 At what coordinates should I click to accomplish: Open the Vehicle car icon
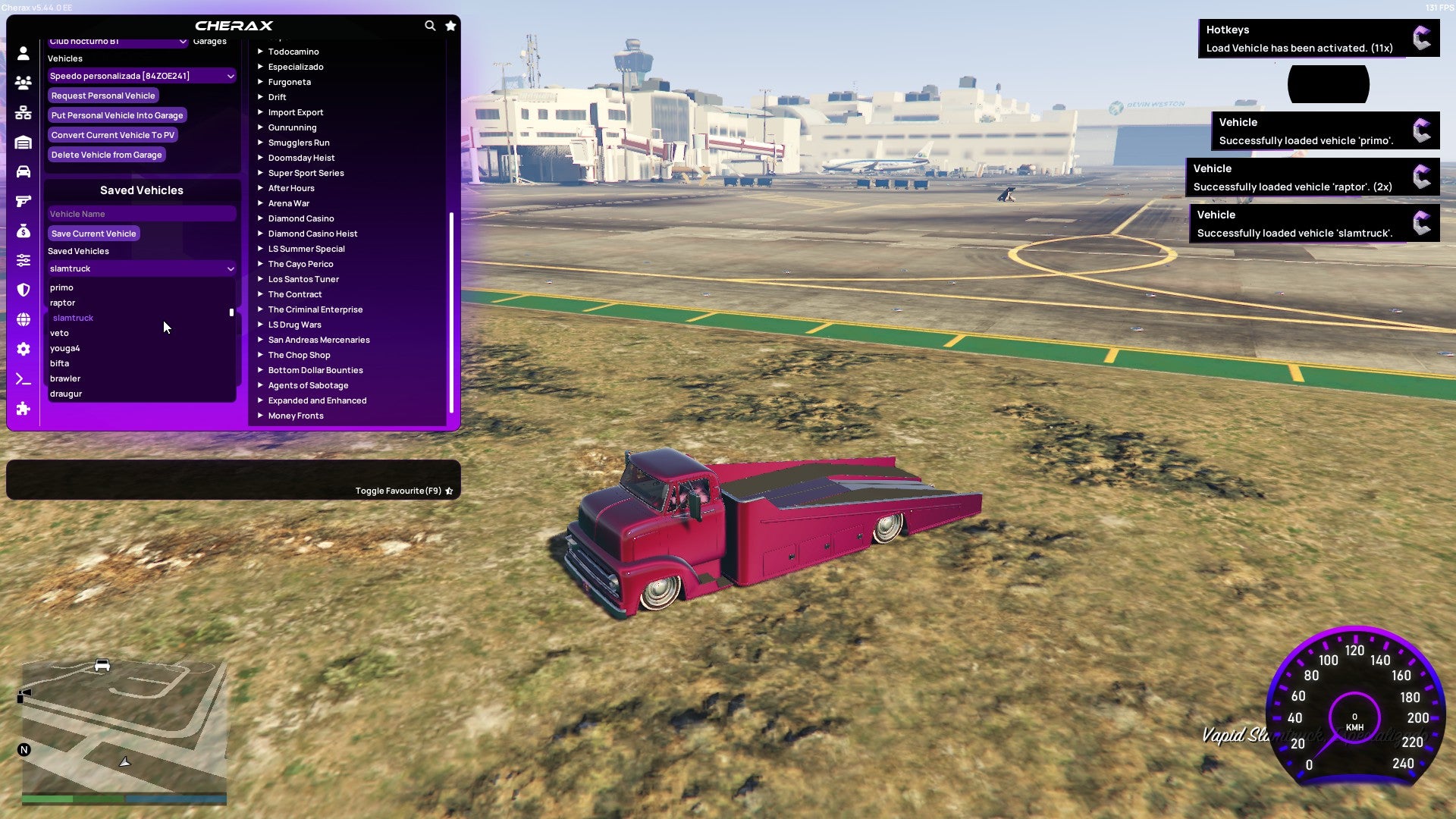pos(23,172)
